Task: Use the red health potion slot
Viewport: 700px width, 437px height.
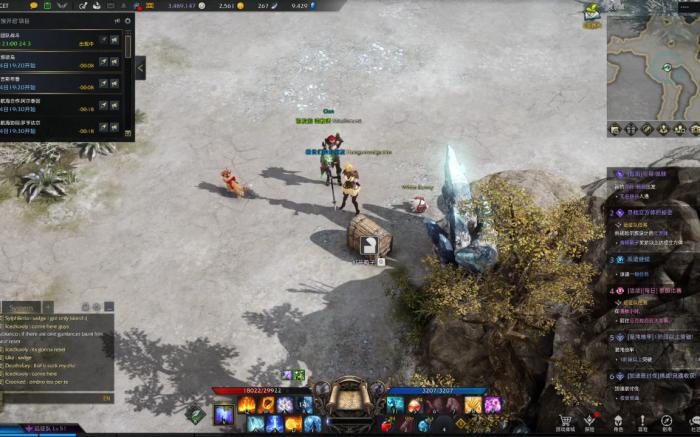Action: click(387, 425)
